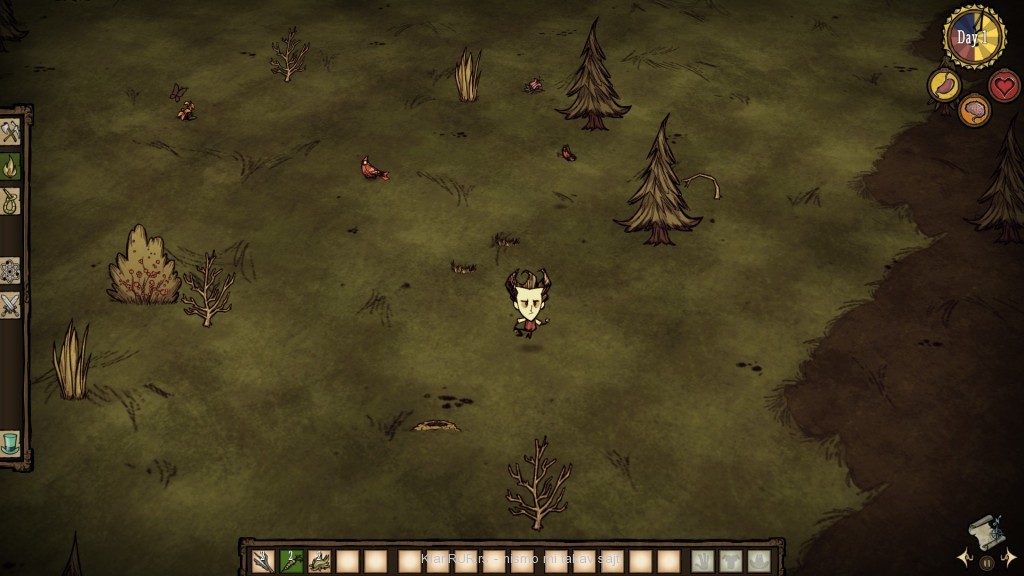The height and width of the screenshot is (576, 1024).
Task: Select the Survival tab with rope icon
Action: point(10,200)
